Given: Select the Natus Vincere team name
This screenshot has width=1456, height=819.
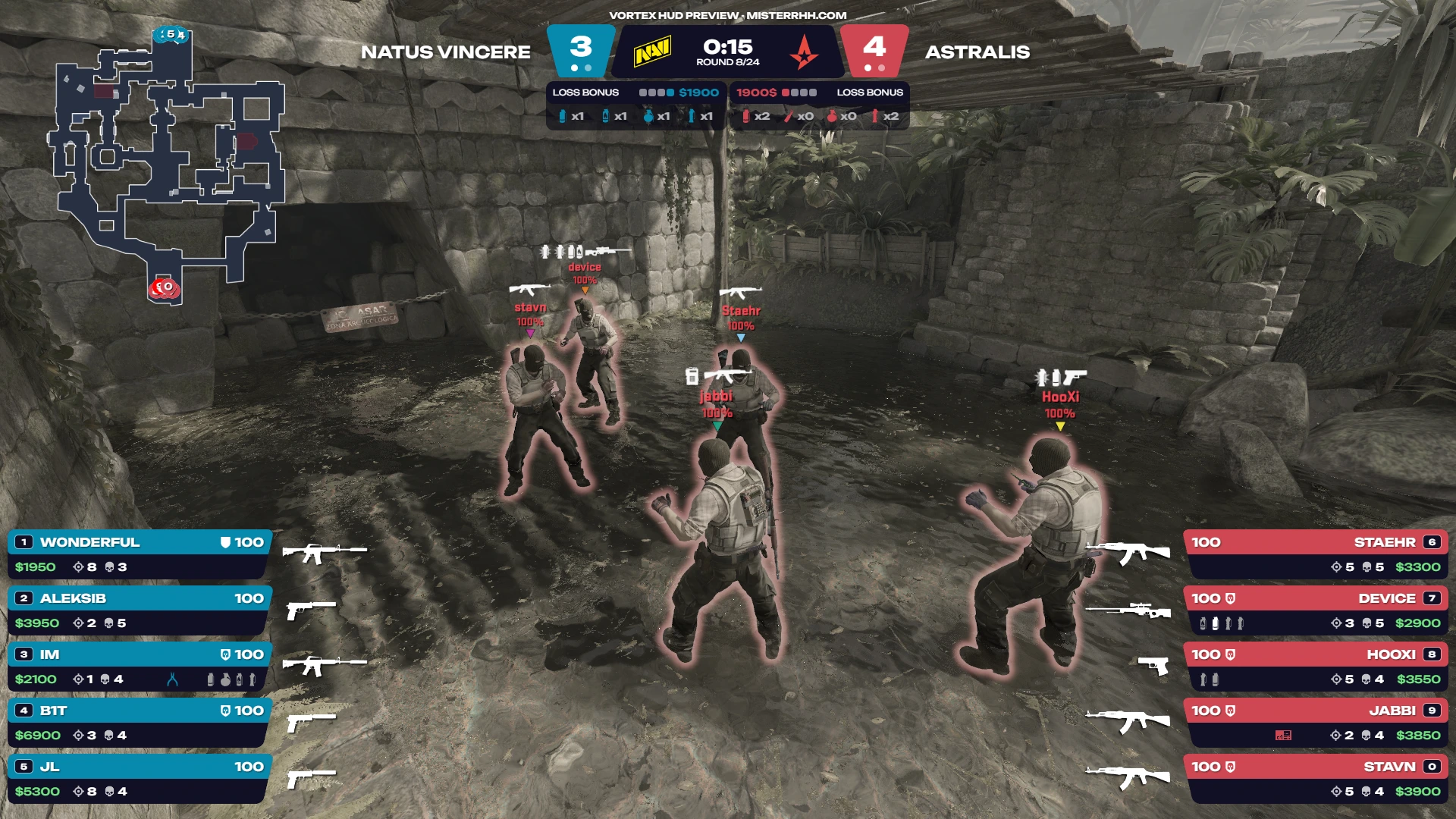Looking at the screenshot, I should 445,52.
